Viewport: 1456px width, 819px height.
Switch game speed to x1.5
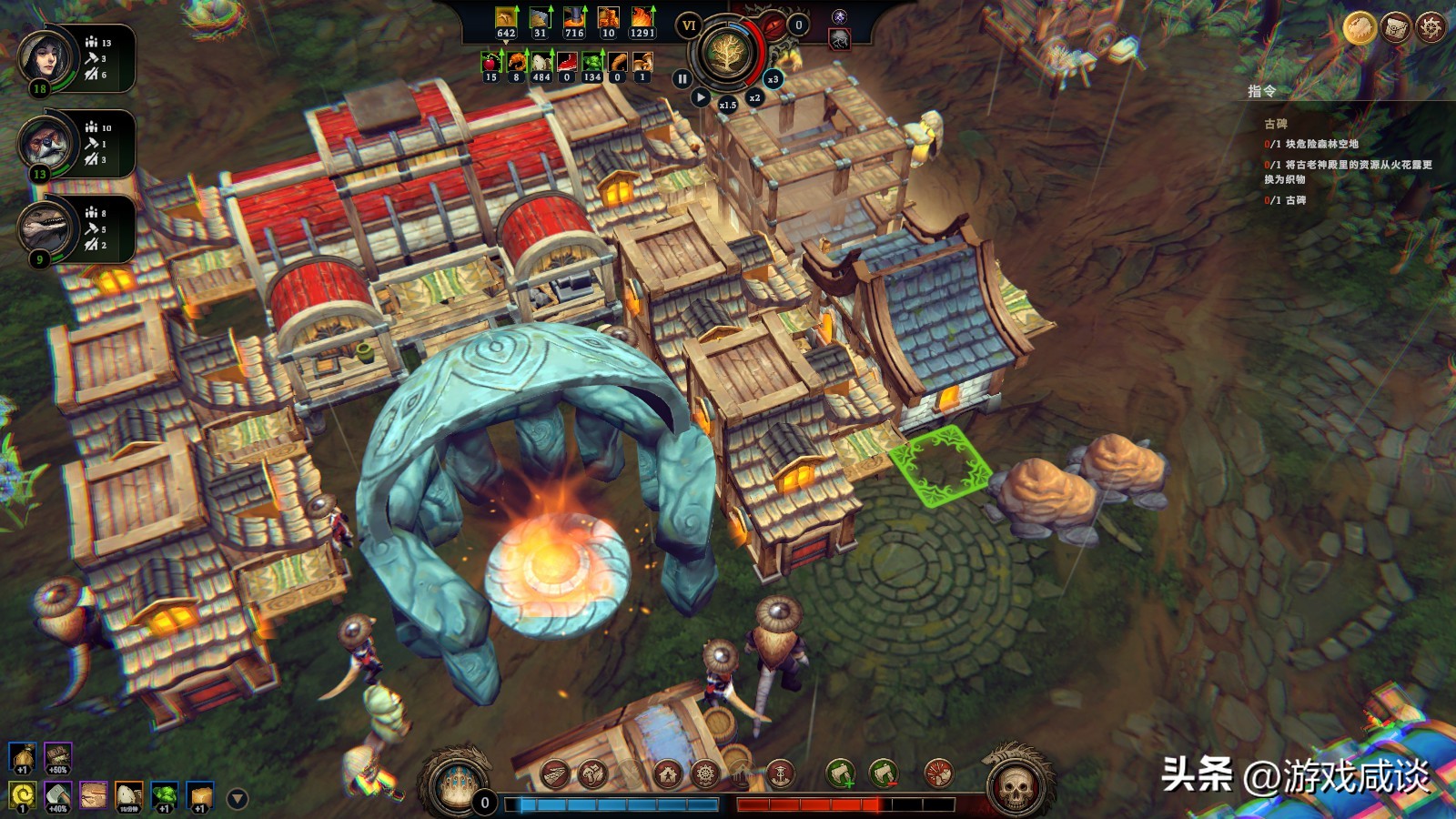coord(727,105)
